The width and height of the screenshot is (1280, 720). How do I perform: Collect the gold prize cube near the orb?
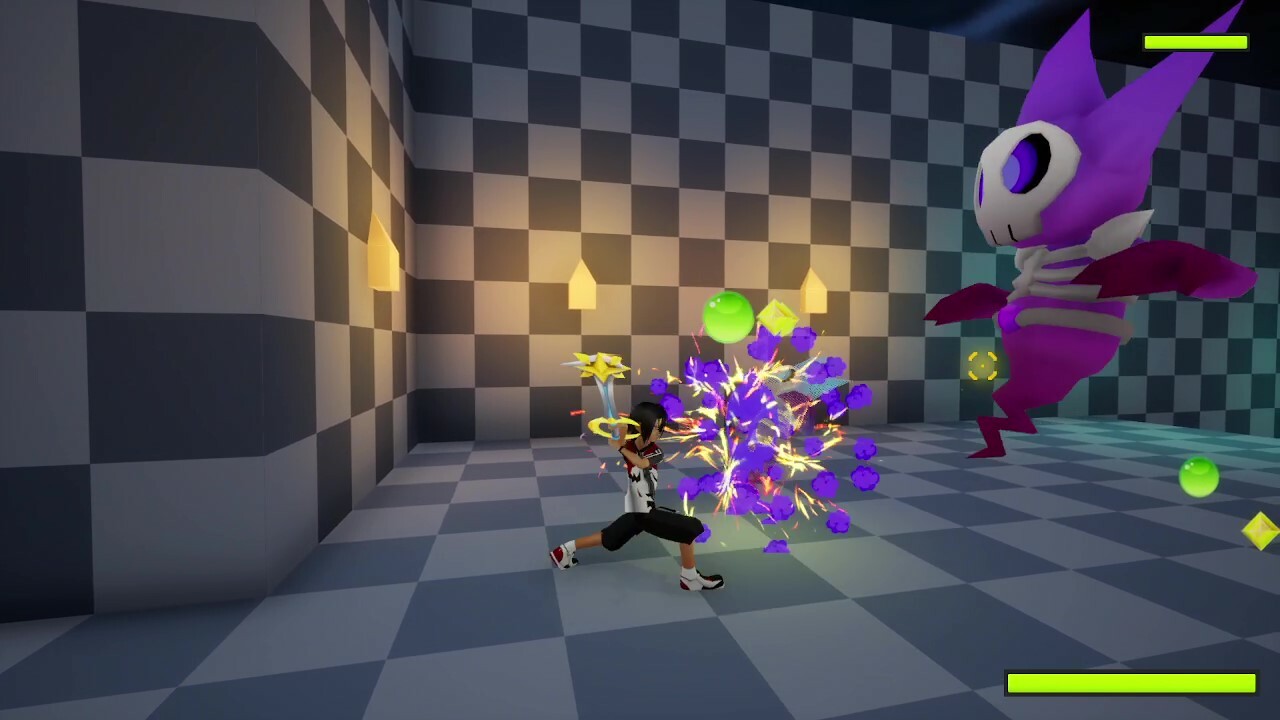[779, 317]
